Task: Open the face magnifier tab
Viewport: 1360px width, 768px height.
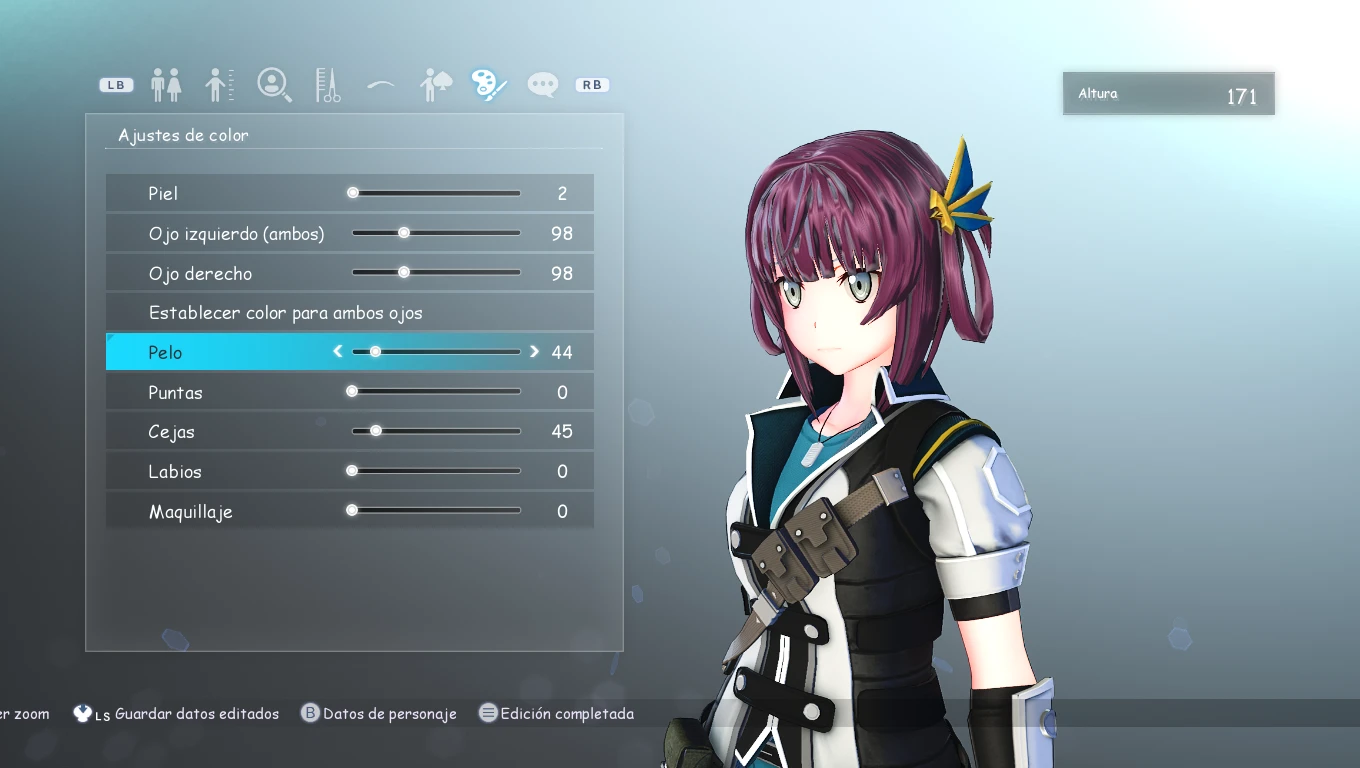Action: tap(274, 85)
